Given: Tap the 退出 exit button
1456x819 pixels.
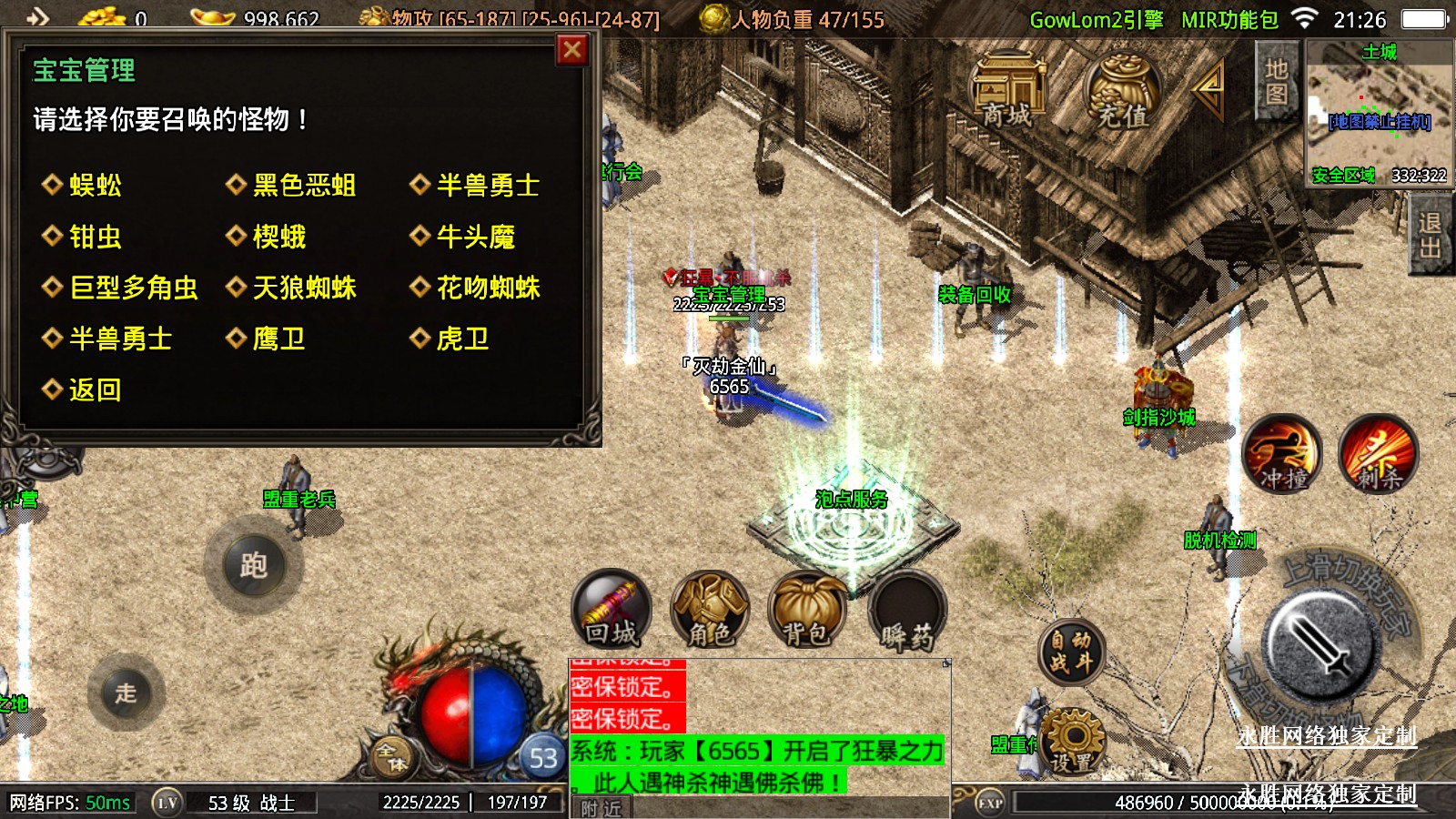Looking at the screenshot, I should coord(1430,235).
